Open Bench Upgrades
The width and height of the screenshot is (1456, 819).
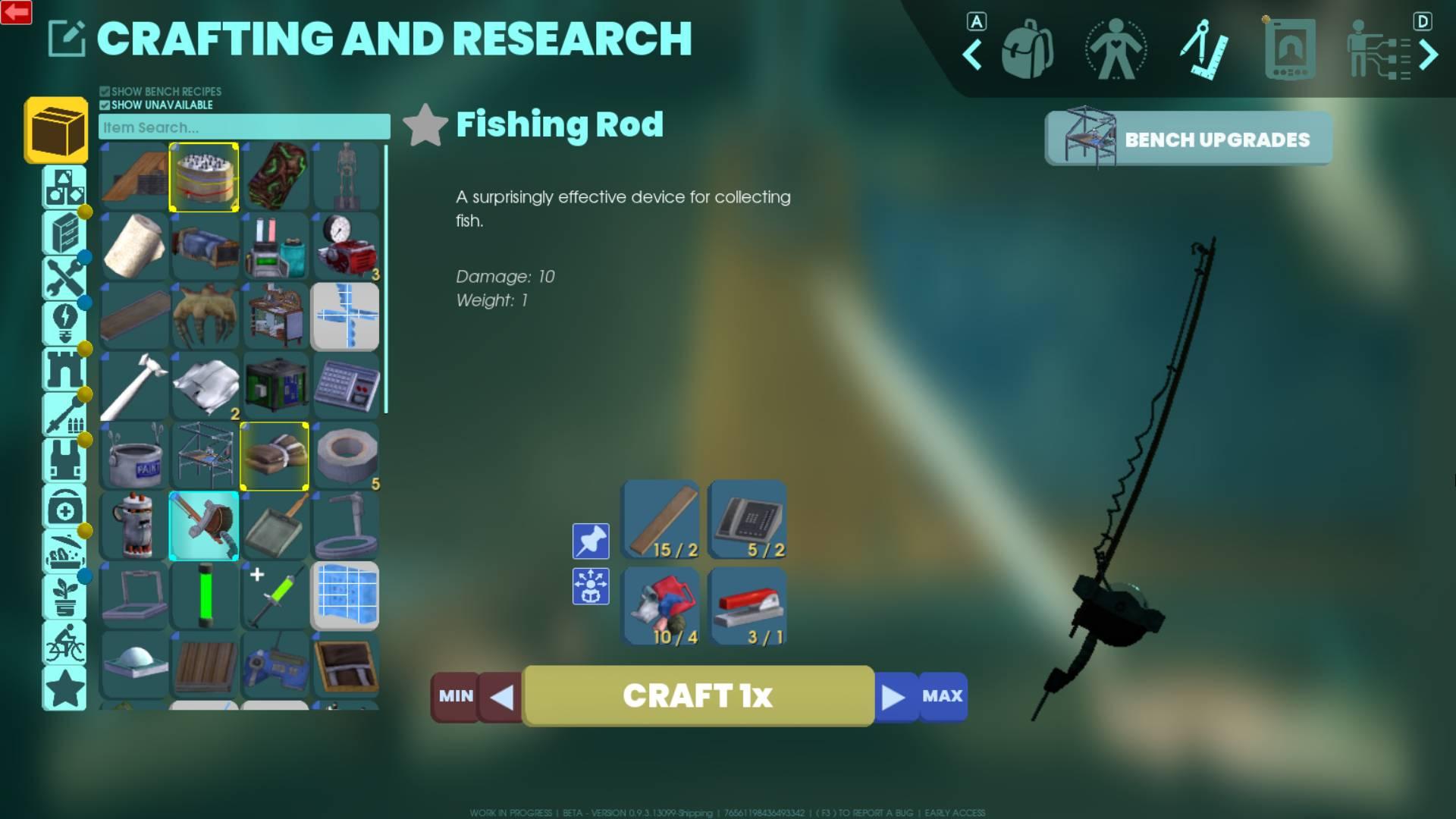[x=1188, y=139]
